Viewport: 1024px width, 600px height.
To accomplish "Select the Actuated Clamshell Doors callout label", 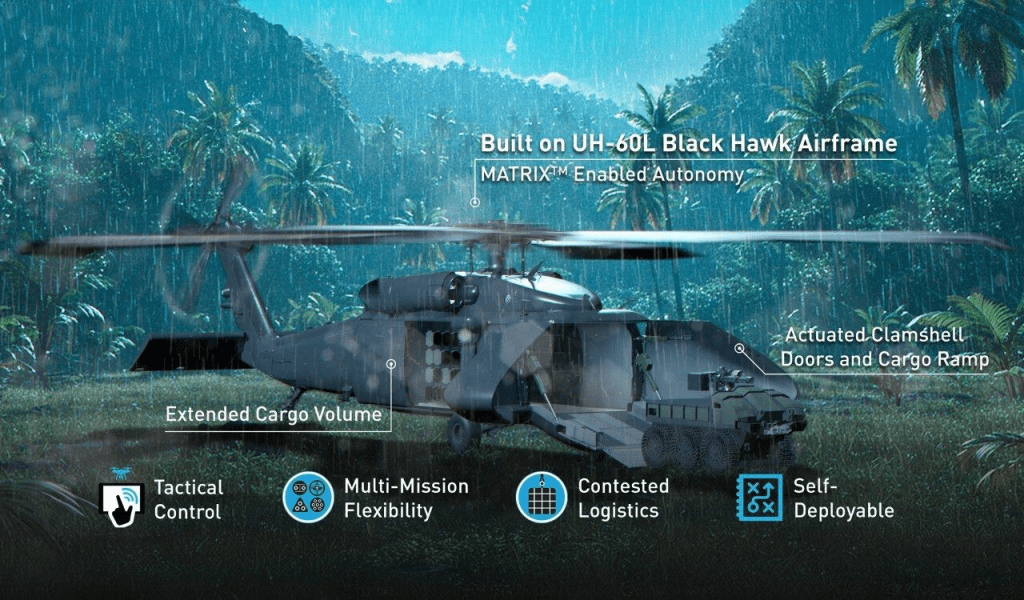I will (x=884, y=348).
